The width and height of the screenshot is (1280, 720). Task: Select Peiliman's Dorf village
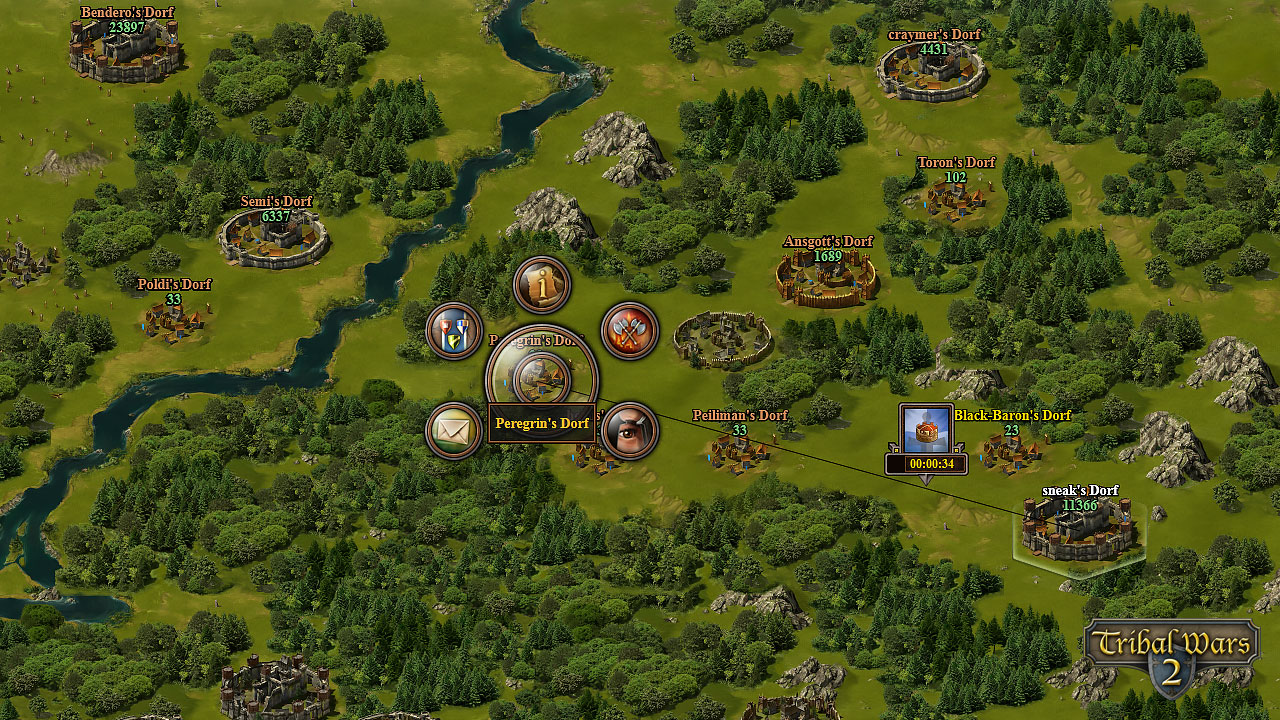pos(740,450)
